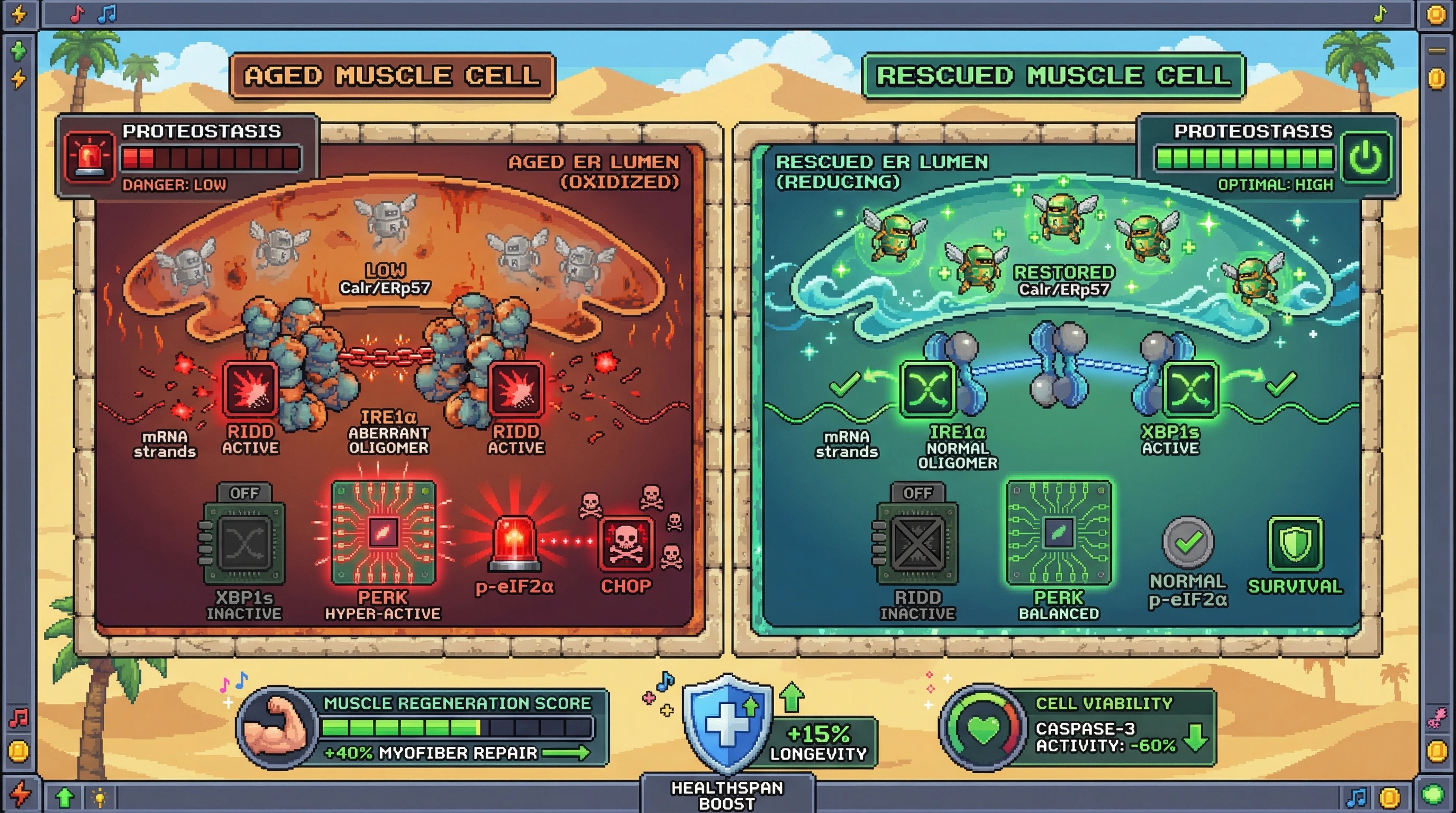Click the blue music note in top bar

tap(107, 14)
